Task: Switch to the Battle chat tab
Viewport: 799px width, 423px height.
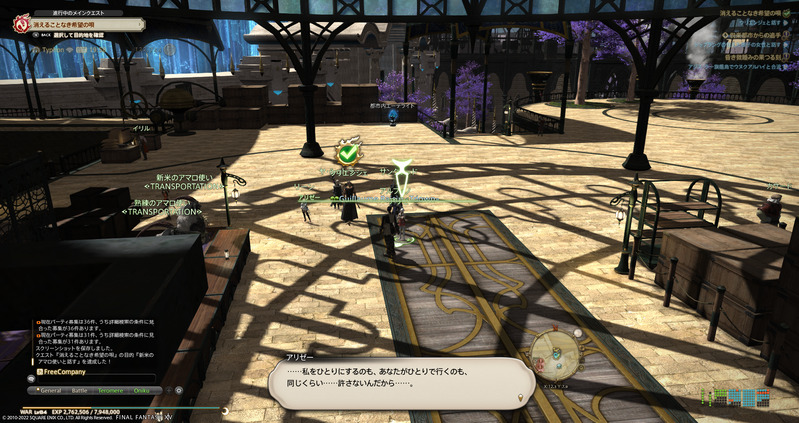Action: click(80, 390)
